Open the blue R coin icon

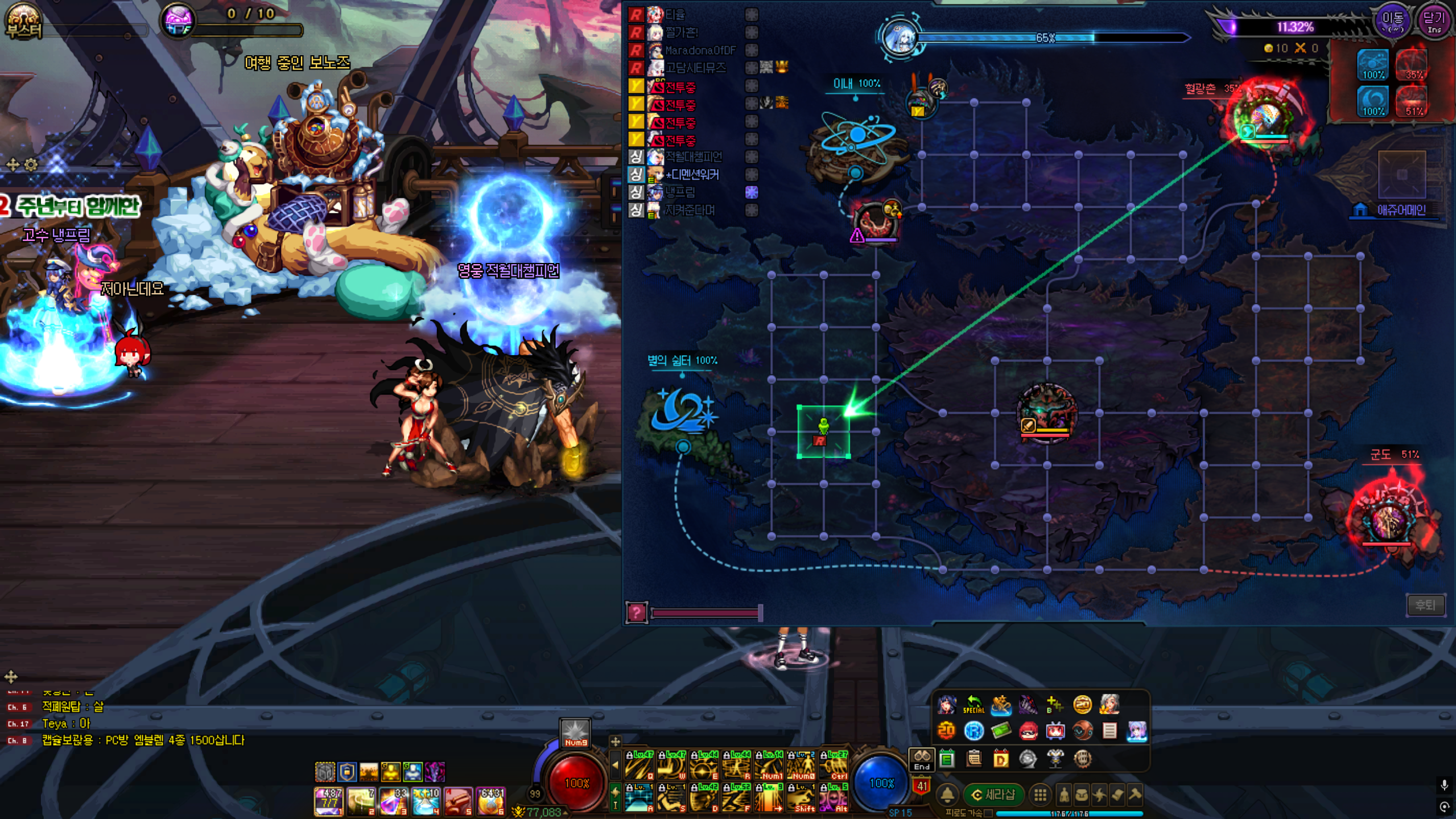pos(974,731)
